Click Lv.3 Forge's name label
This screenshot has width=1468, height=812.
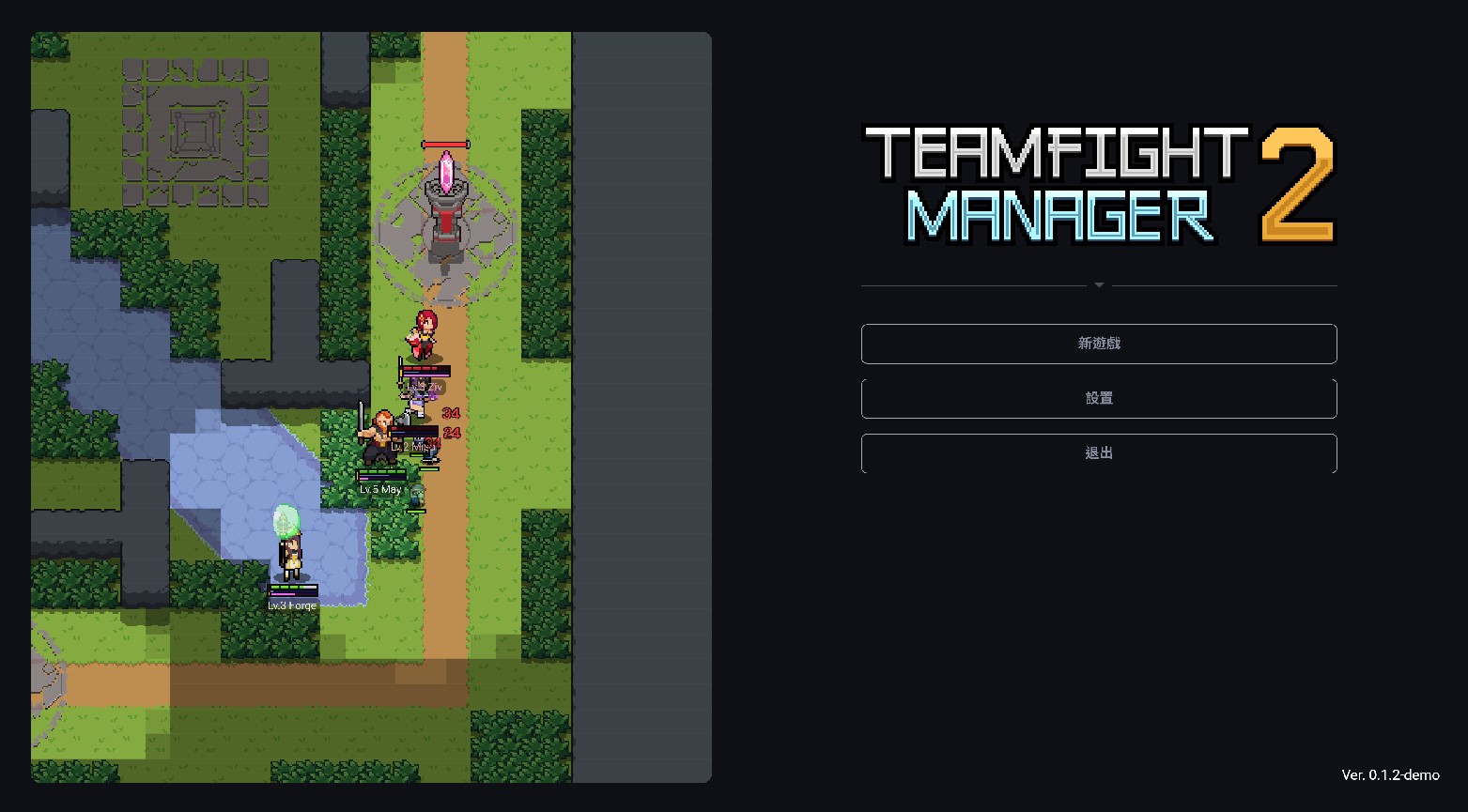pyautogui.click(x=292, y=605)
